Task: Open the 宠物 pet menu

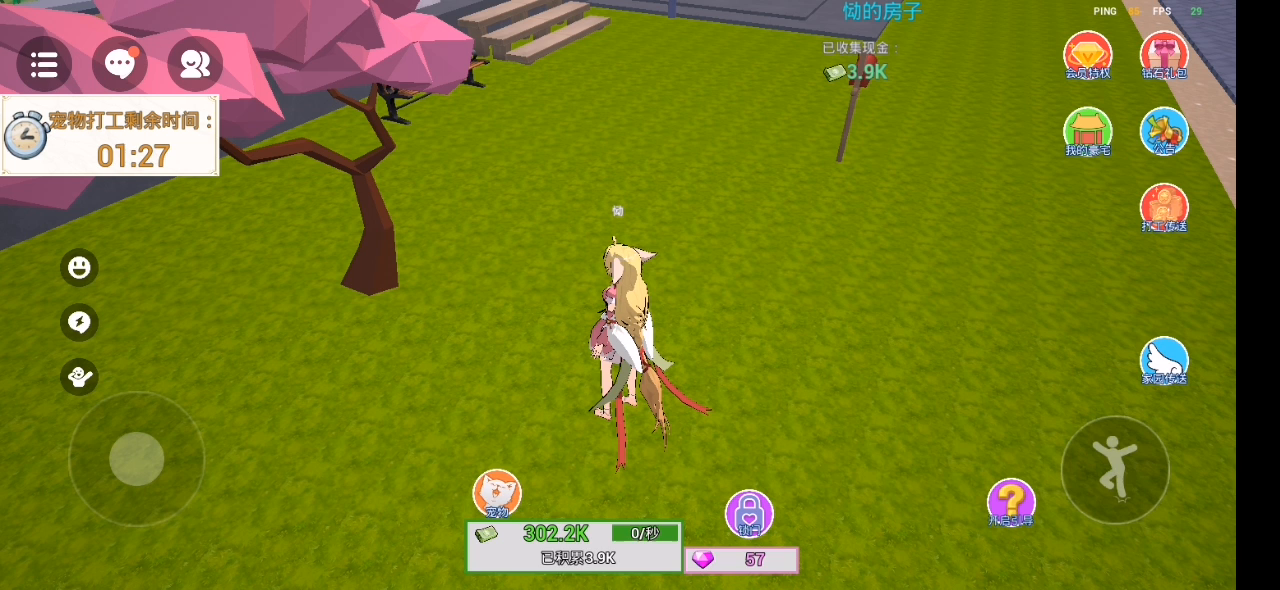Action: coord(497,494)
